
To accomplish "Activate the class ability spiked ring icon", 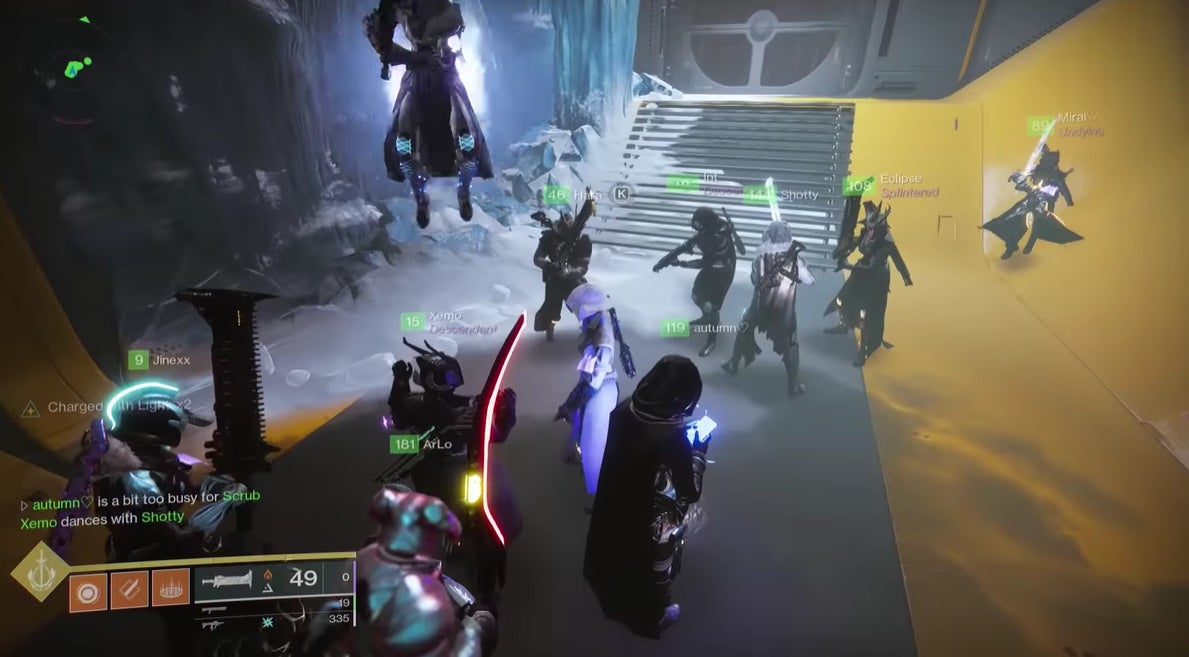I will (x=170, y=588).
